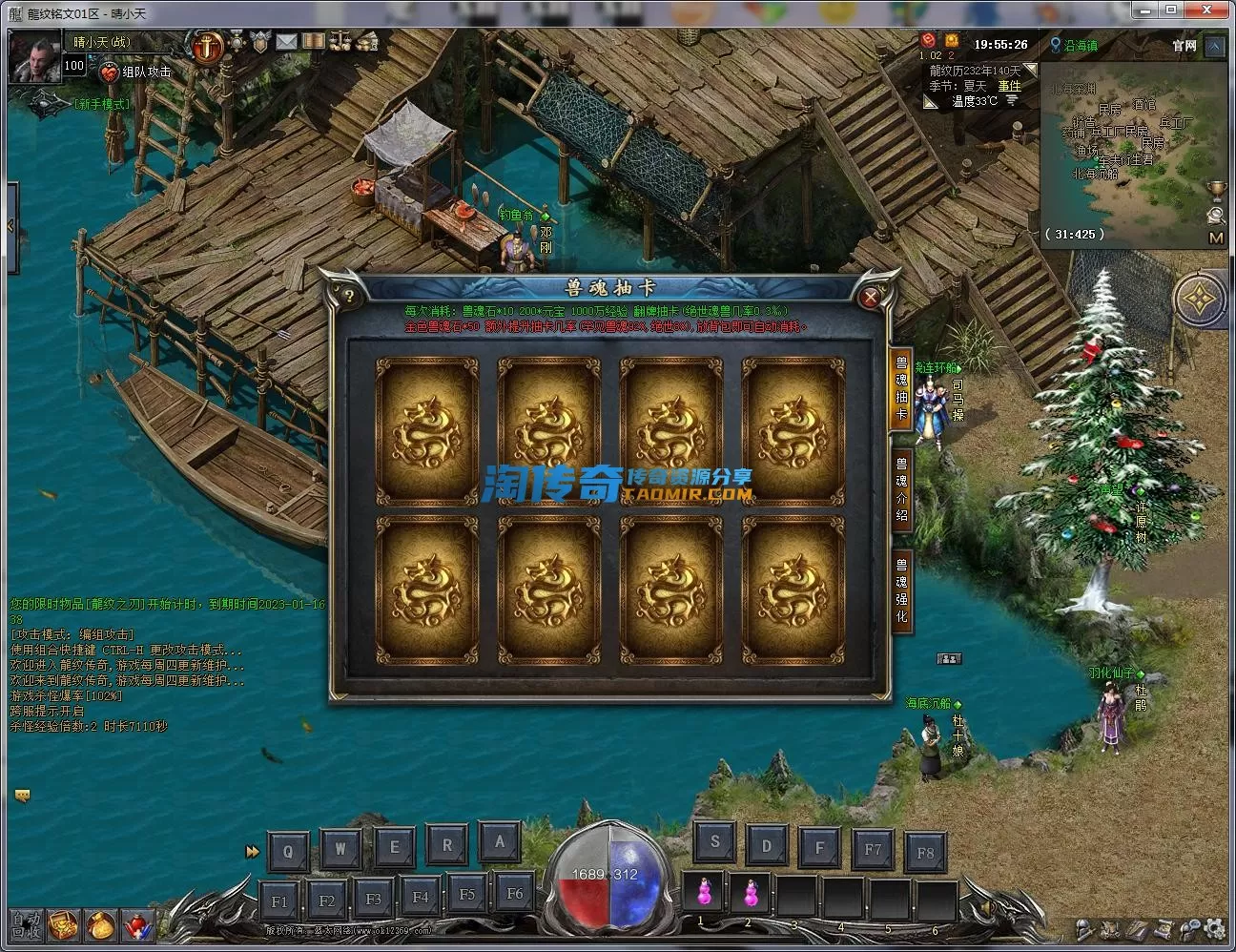The image size is (1236, 952).
Task: Open the 官网 official website link
Action: (1184, 45)
